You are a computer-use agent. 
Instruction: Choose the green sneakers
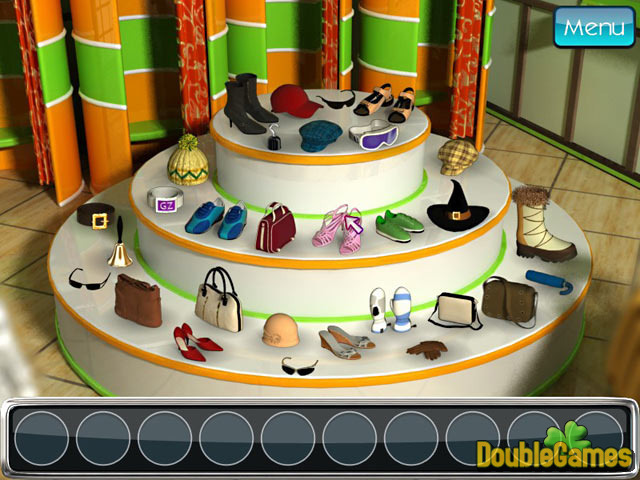click(399, 222)
